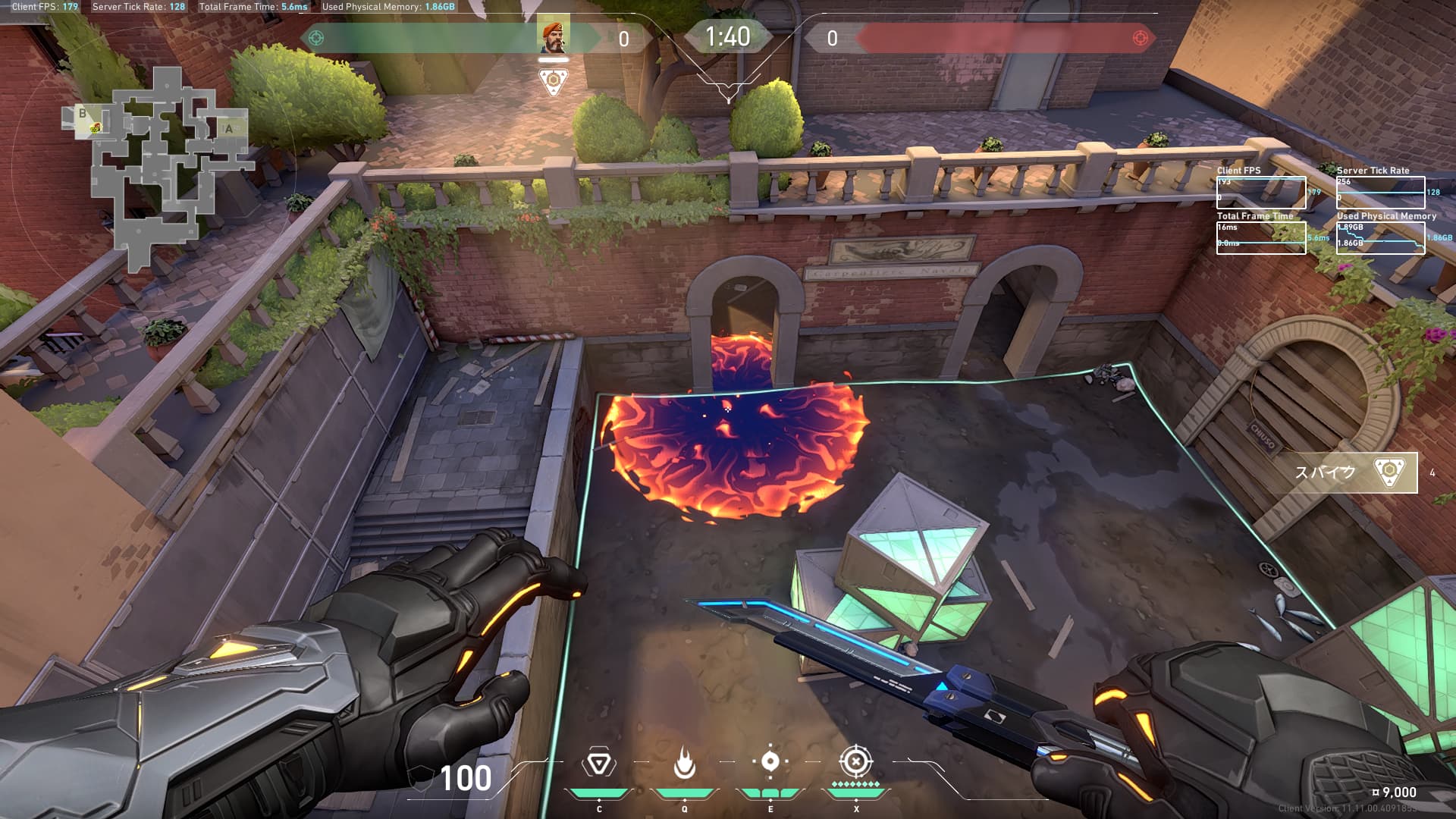Trigger the E signature ability icon
The height and width of the screenshot is (819, 1456).
[x=770, y=761]
